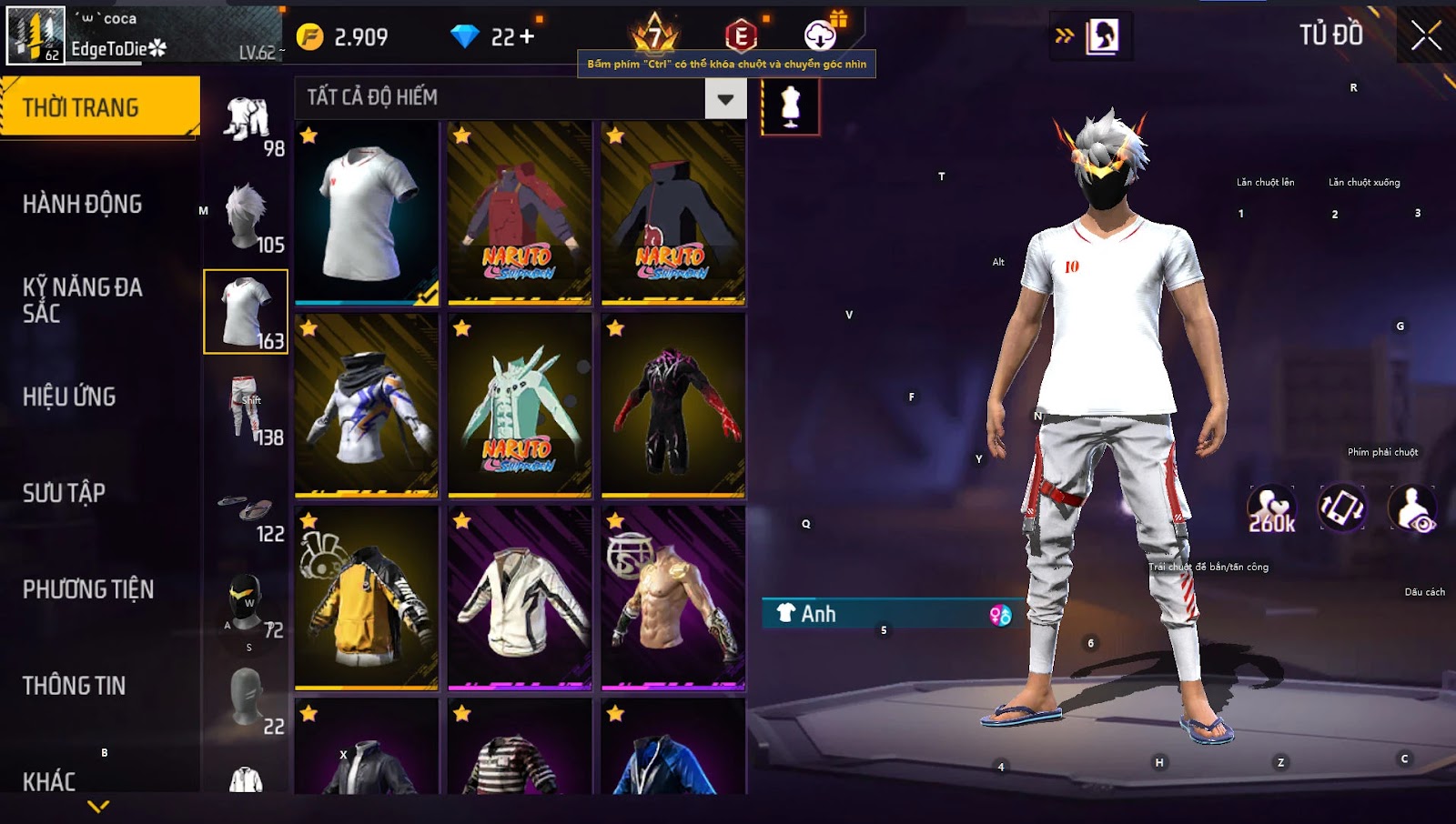Image resolution: width=1456 pixels, height=824 pixels.
Task: Switch to the HÀNH ĐỘNG tab
Action: pyautogui.click(x=83, y=204)
